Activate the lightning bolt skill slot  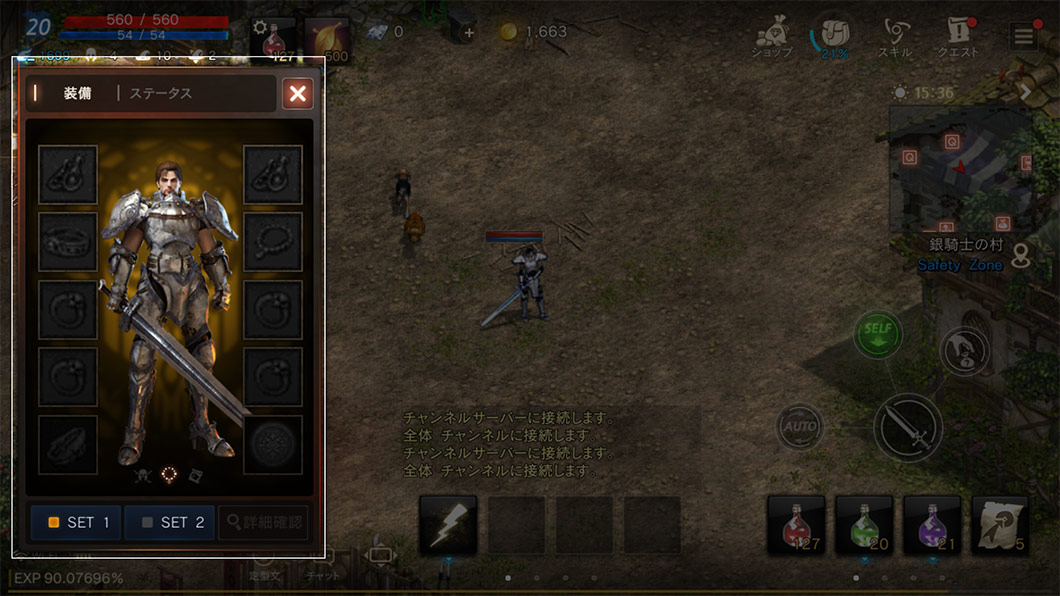(447, 525)
